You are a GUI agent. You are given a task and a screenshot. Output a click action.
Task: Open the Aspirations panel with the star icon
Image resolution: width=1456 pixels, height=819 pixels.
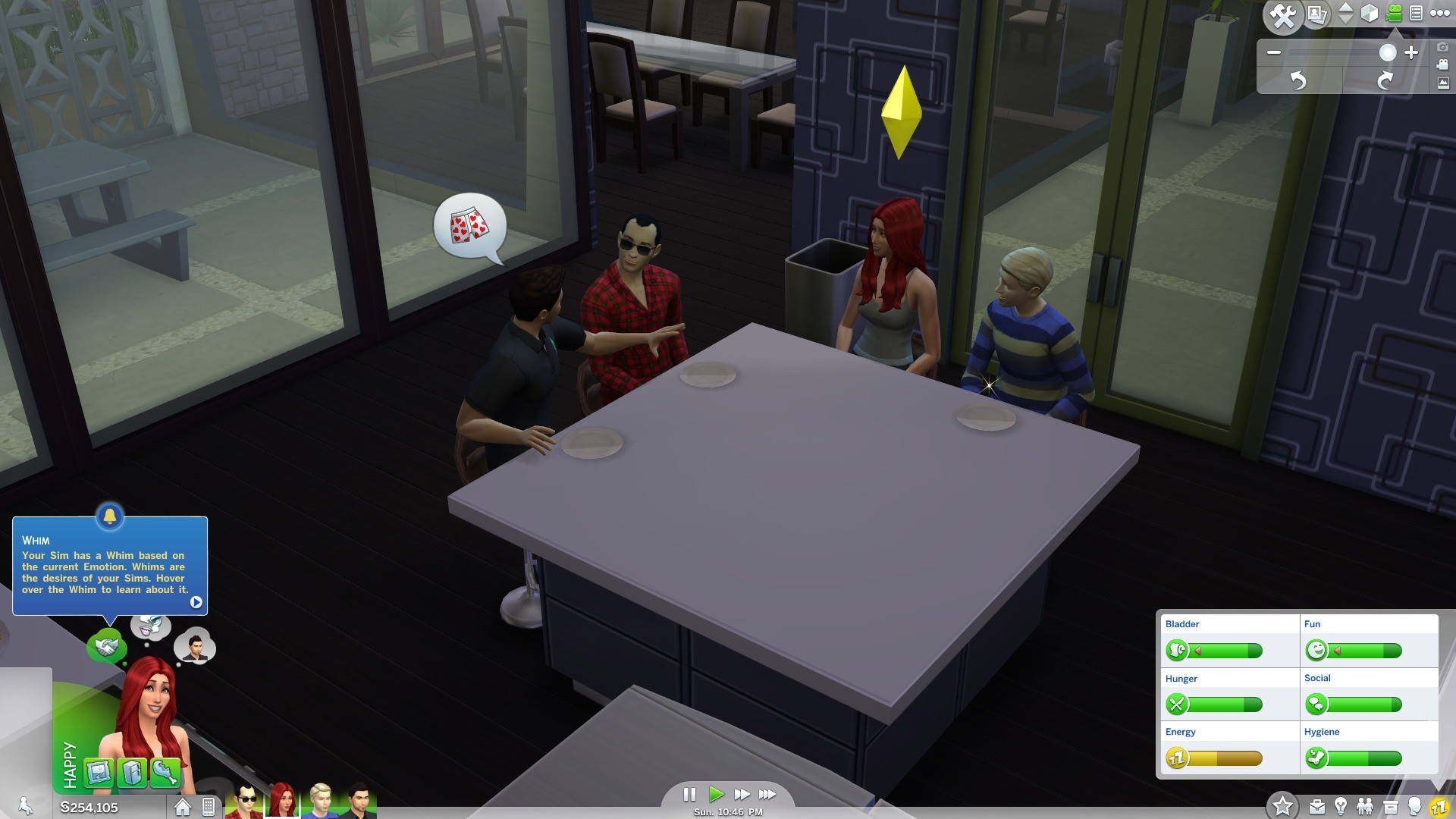pyautogui.click(x=1283, y=807)
